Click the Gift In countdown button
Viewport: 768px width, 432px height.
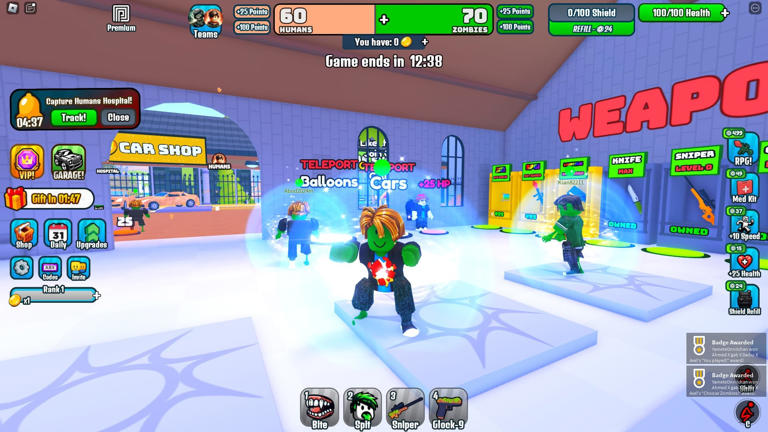pyautogui.click(x=50, y=200)
